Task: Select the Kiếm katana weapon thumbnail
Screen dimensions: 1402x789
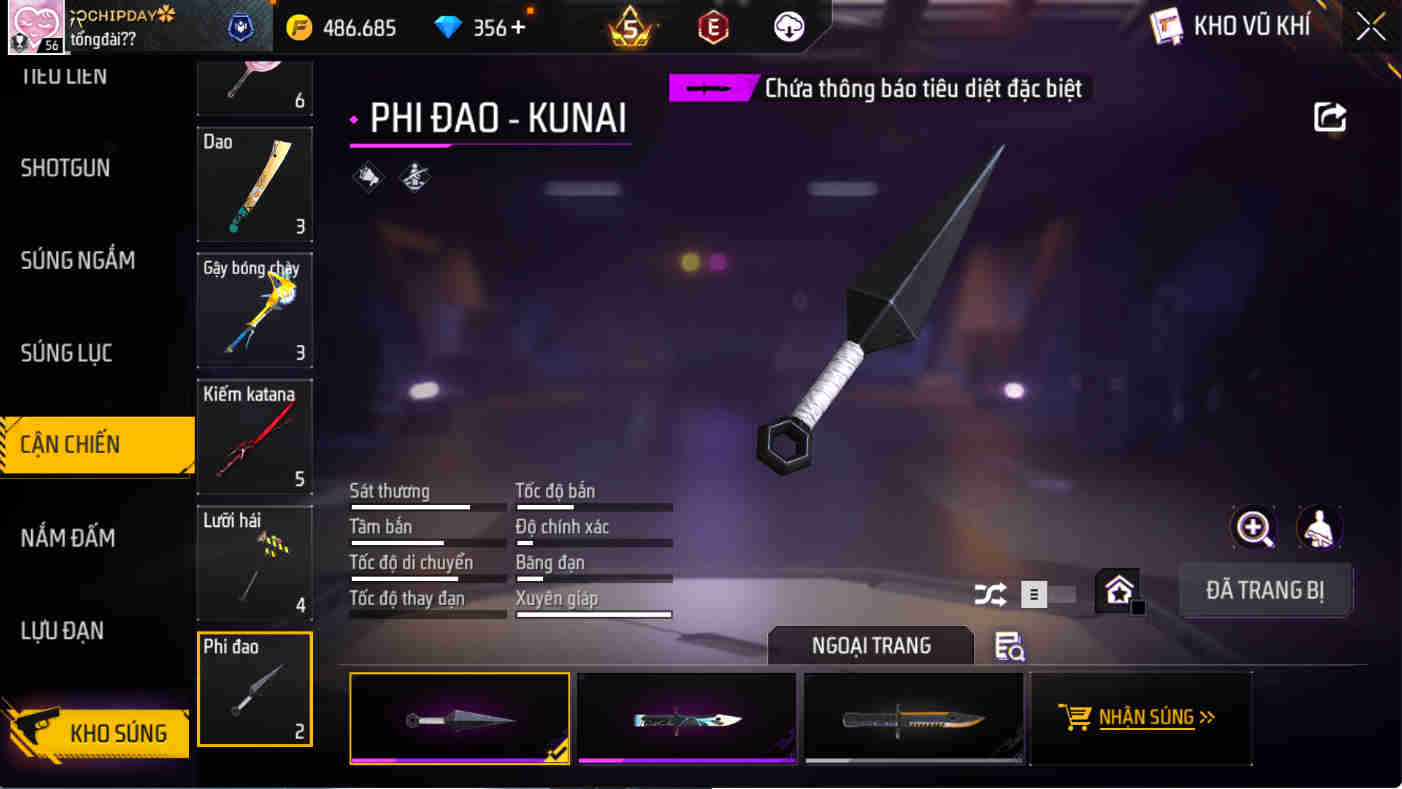Action: point(255,437)
